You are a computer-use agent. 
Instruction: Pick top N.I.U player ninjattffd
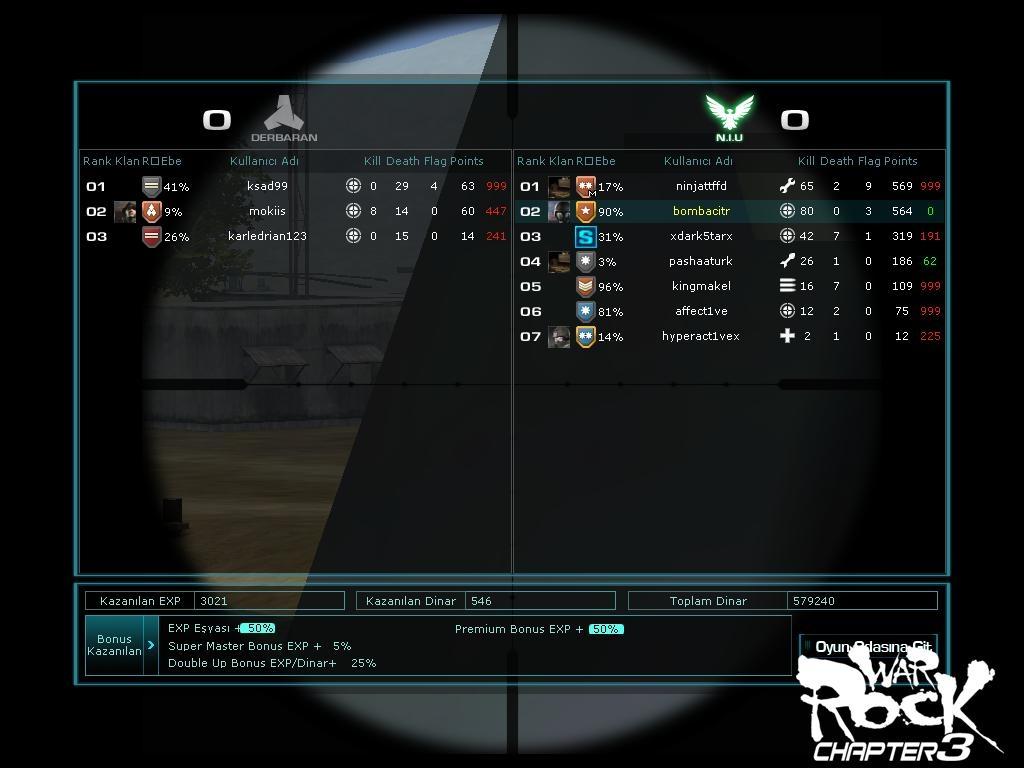[x=701, y=186]
